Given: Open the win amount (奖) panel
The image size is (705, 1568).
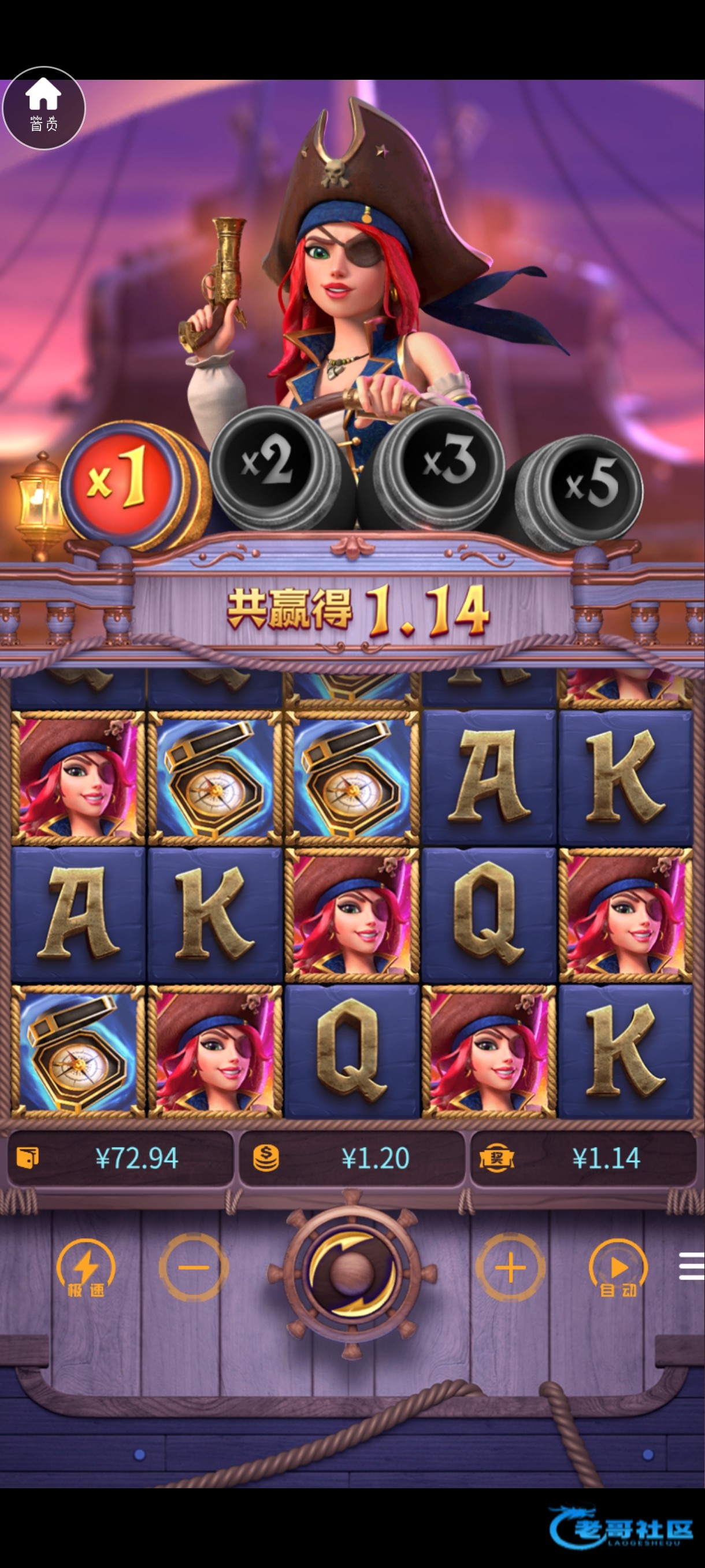Looking at the screenshot, I should click(x=582, y=1157).
